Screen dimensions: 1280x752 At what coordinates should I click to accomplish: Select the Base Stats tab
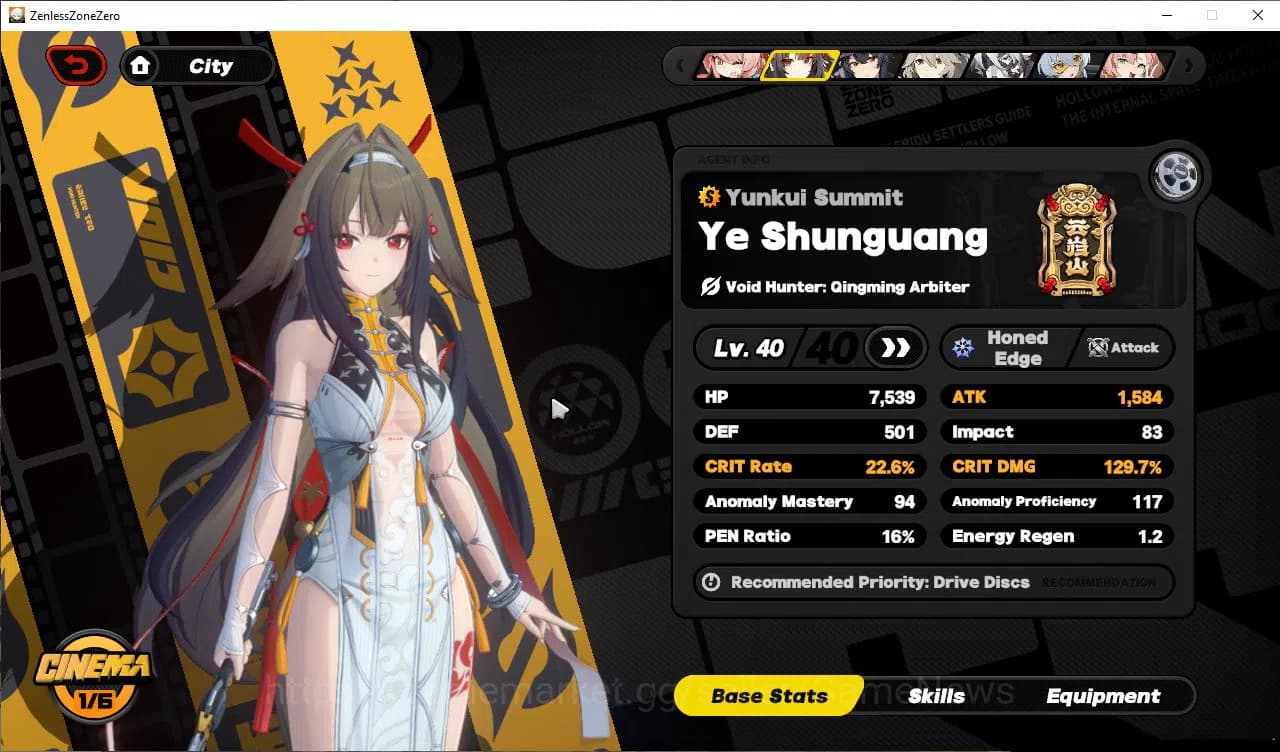coord(768,695)
